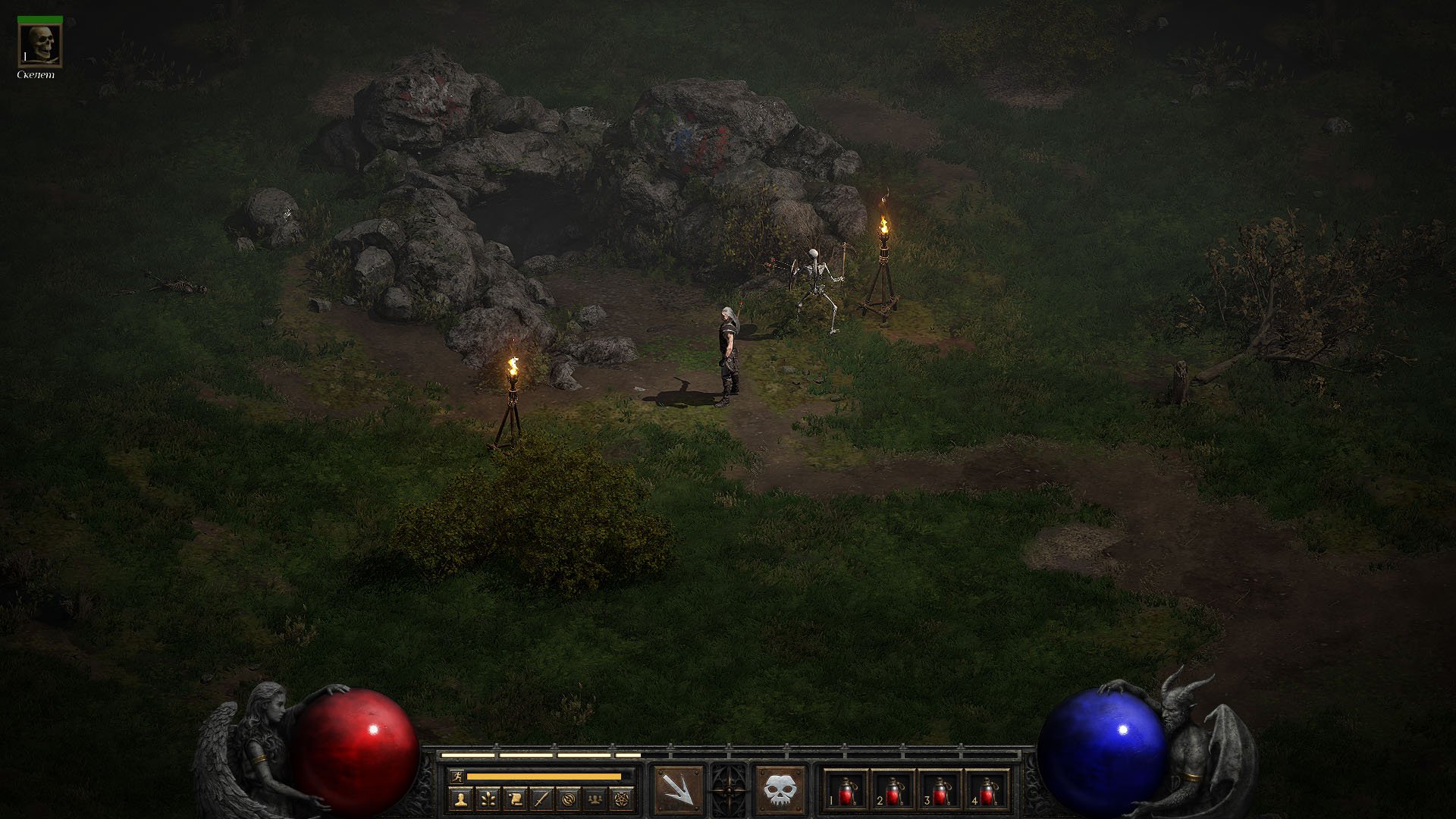The image size is (1456, 819).
Task: Use the healing potion in belt slot 2
Action: [893, 791]
